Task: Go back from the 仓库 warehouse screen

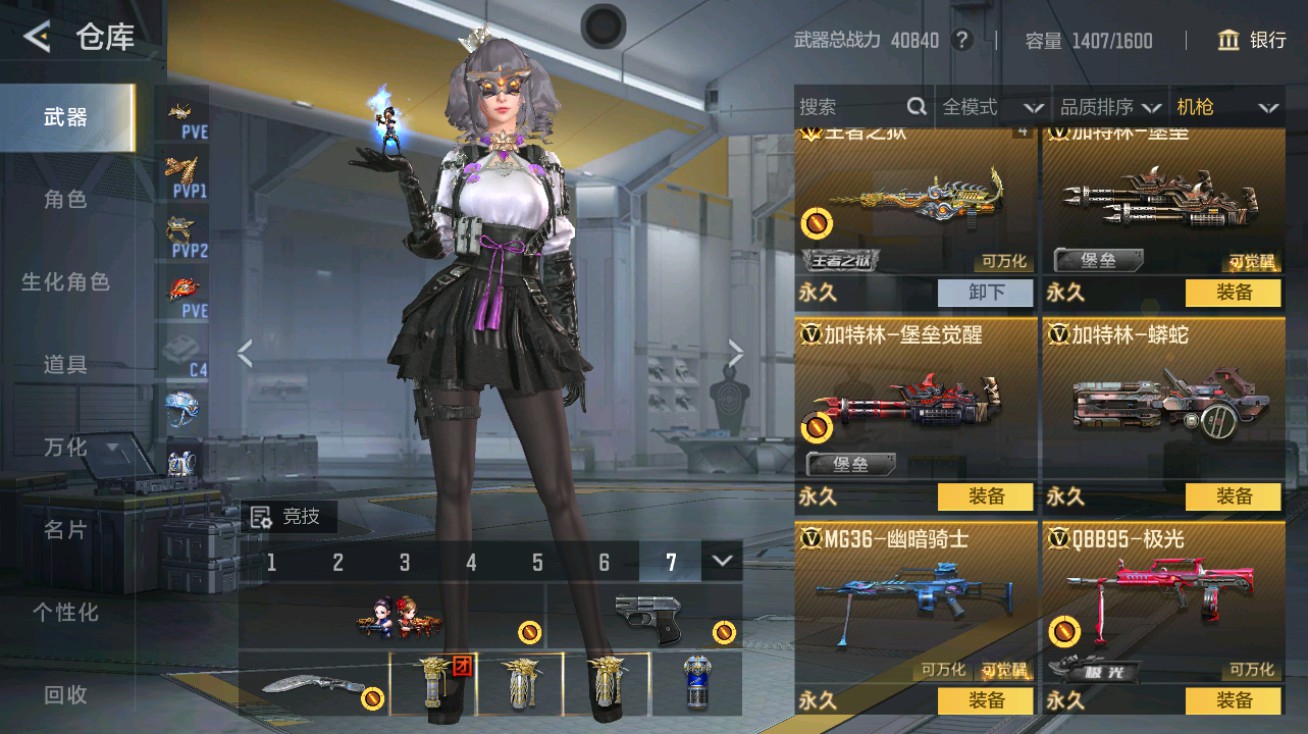Action: click(37, 38)
